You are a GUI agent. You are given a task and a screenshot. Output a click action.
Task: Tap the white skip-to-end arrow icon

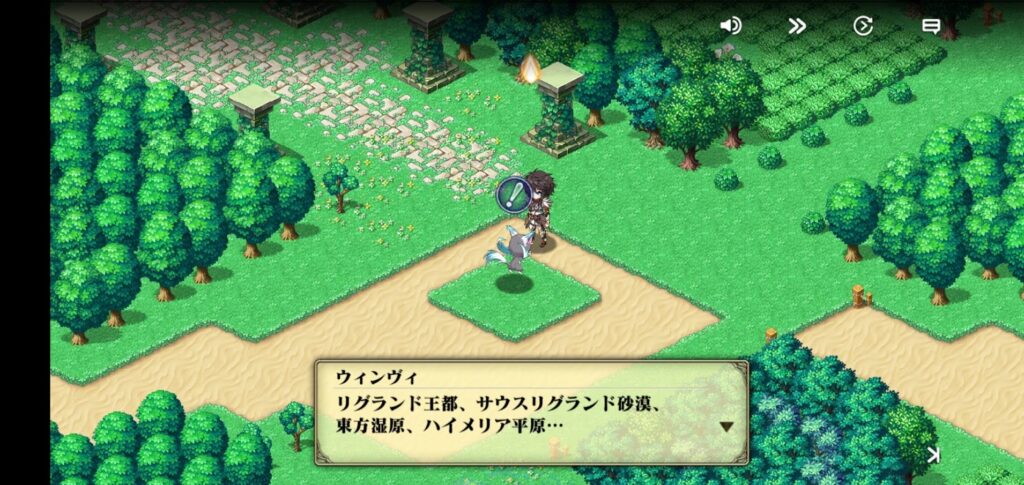click(933, 455)
